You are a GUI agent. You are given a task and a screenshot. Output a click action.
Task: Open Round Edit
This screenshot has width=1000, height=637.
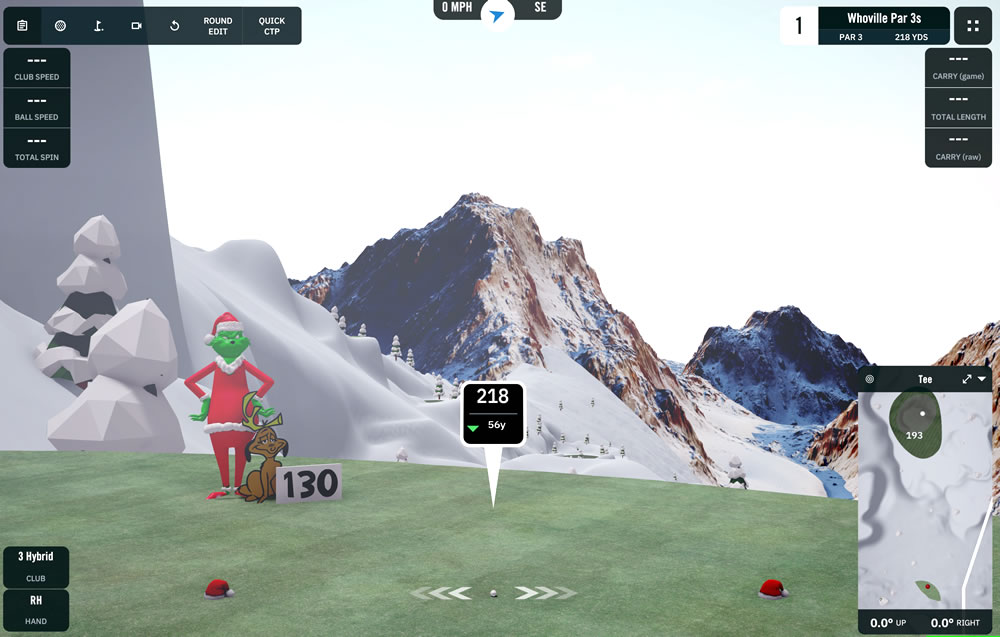click(217, 26)
